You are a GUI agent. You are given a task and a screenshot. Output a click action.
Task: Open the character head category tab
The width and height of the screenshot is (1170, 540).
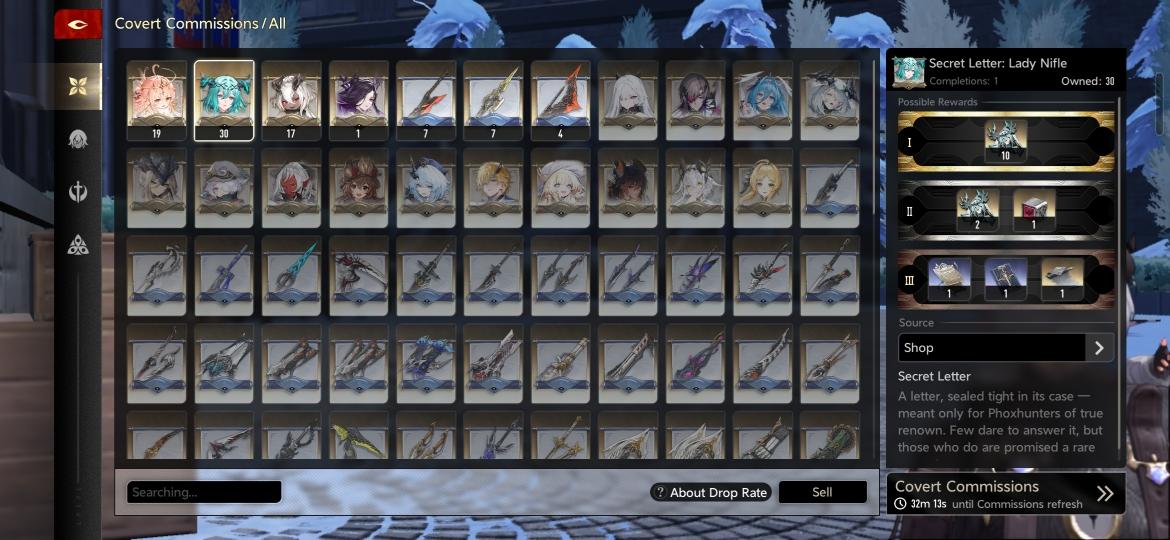click(78, 140)
